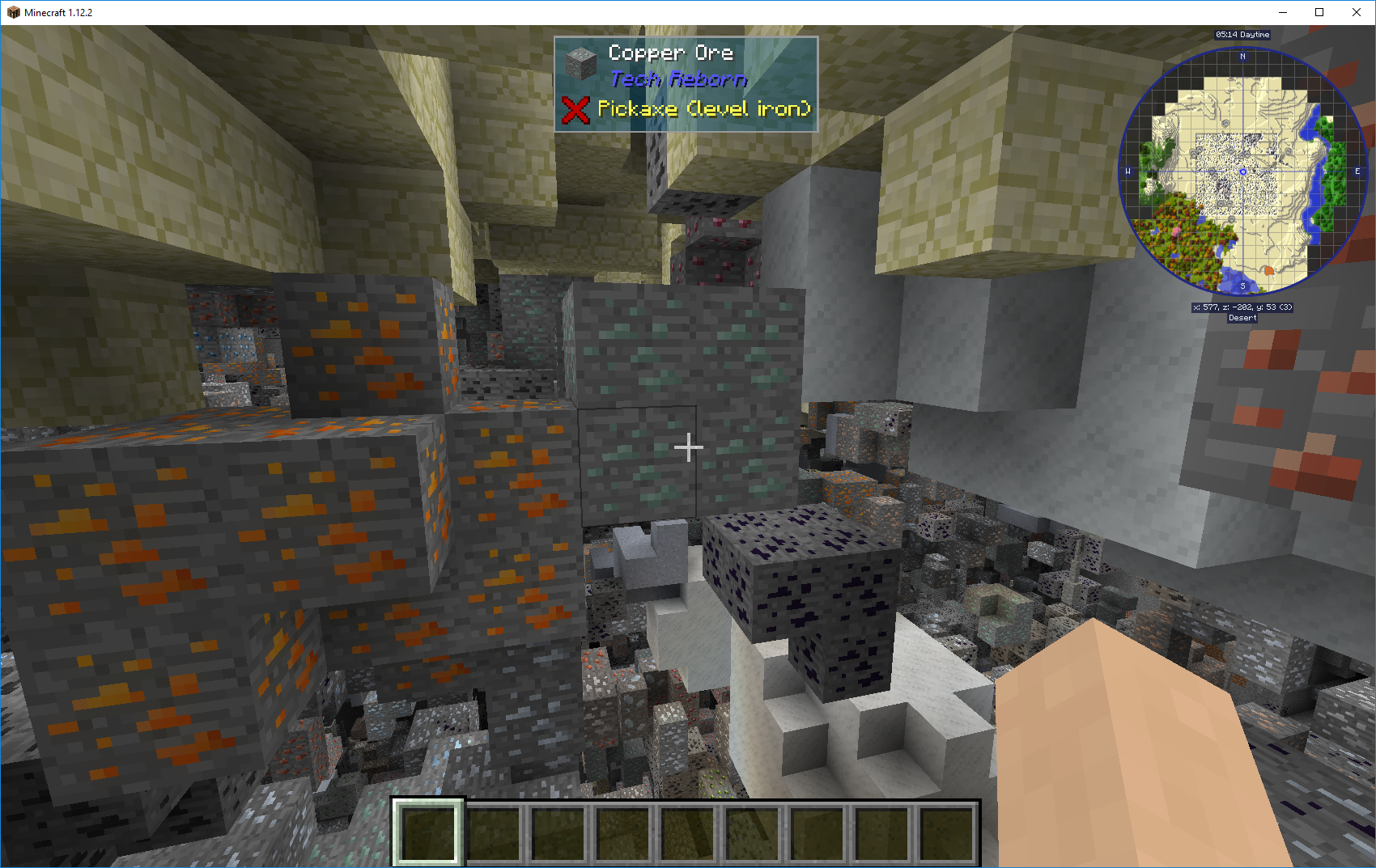Click the player arrow at the minimap center
Screen dimensions: 1376x868
coord(1242,171)
